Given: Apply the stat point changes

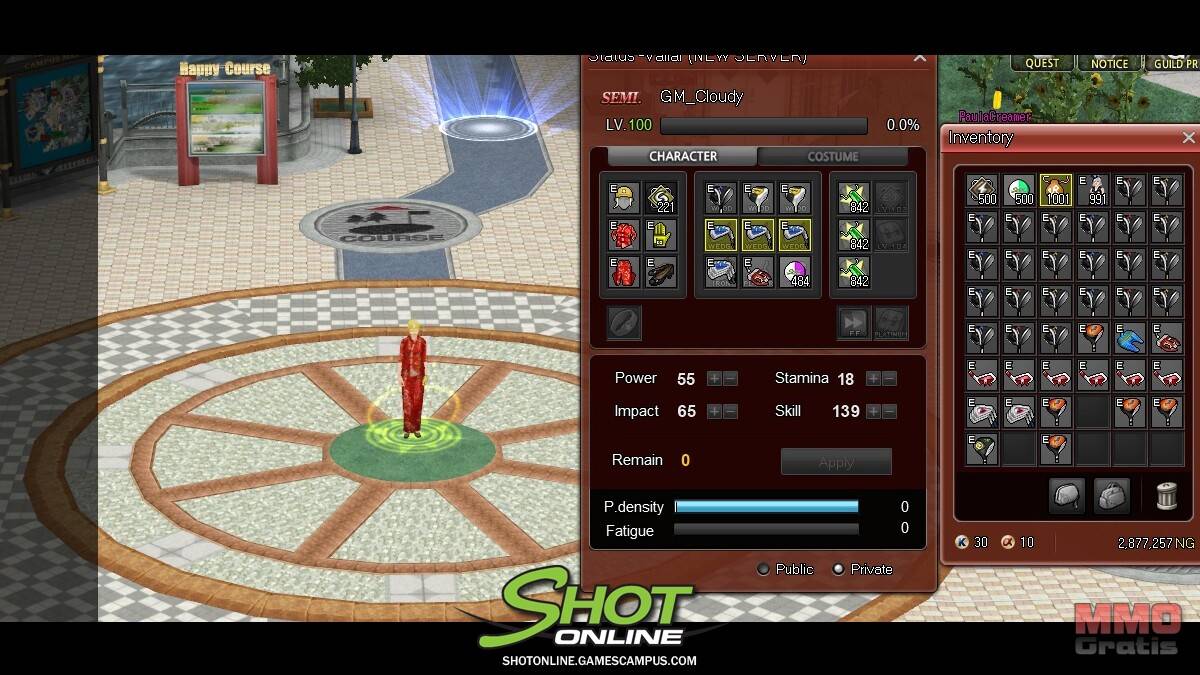Looking at the screenshot, I should click(x=836, y=462).
